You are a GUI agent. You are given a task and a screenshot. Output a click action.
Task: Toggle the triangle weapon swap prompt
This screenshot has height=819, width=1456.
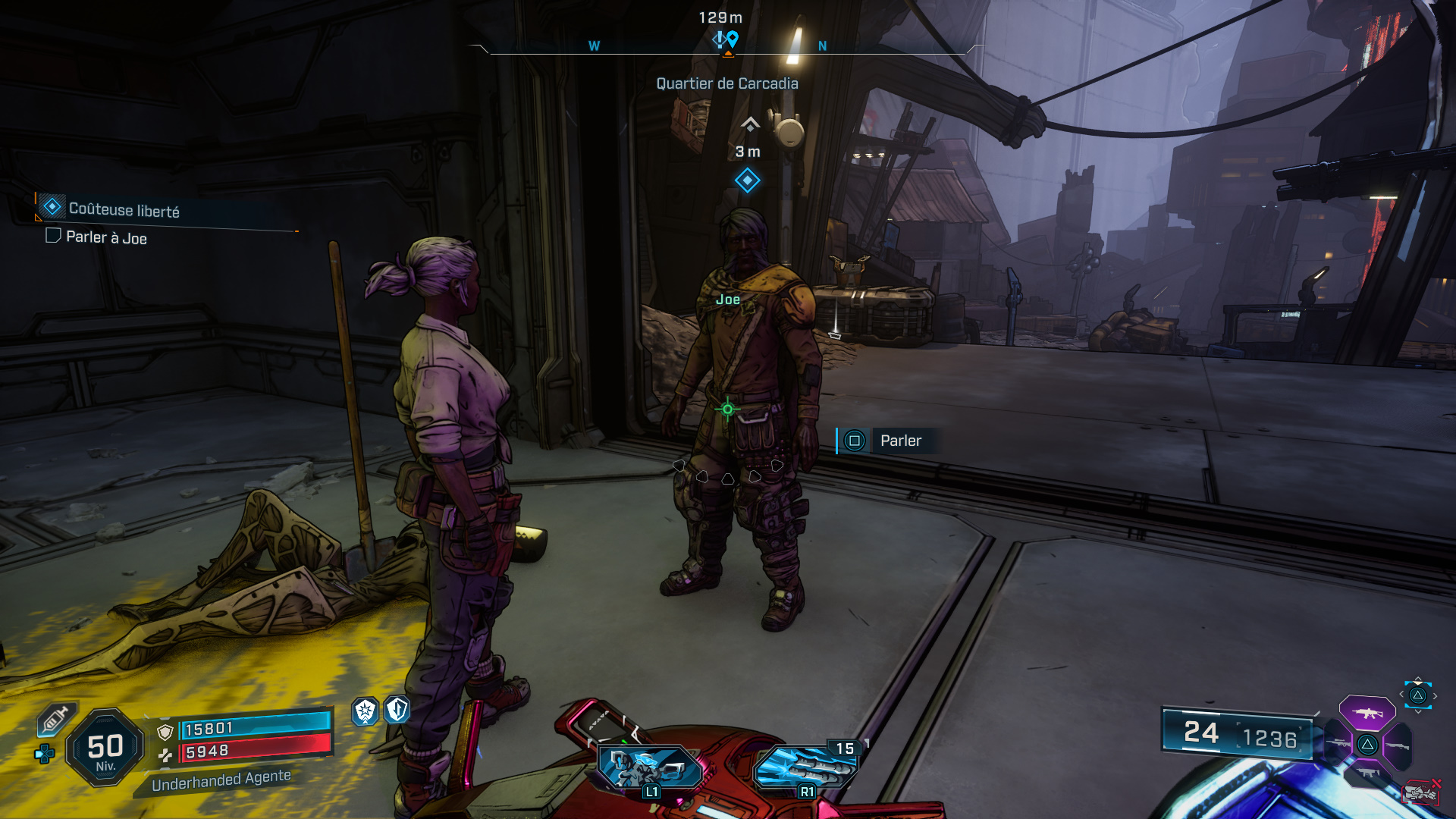tap(1417, 696)
